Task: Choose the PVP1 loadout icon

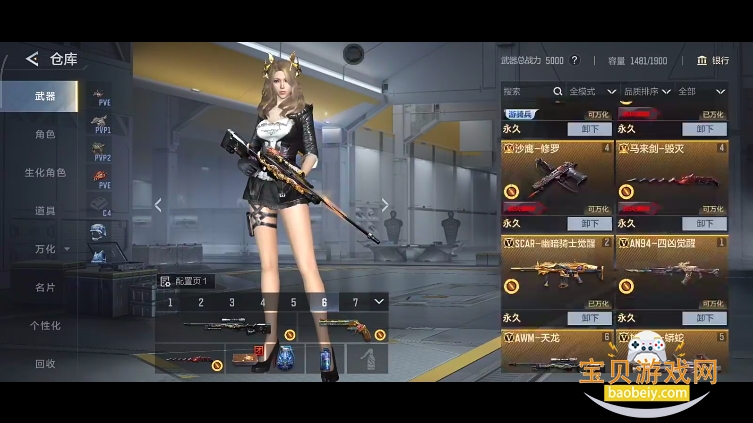Action: 101,125
